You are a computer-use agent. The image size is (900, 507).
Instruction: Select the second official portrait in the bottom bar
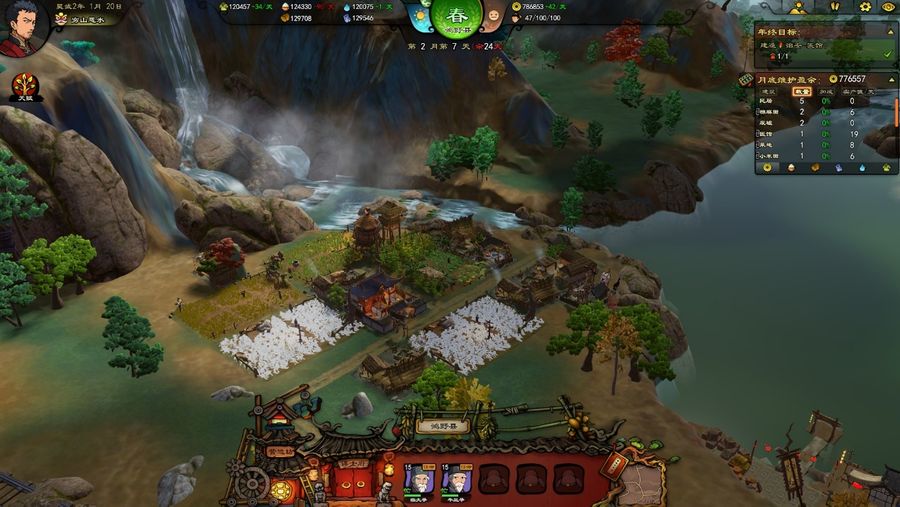tap(455, 480)
